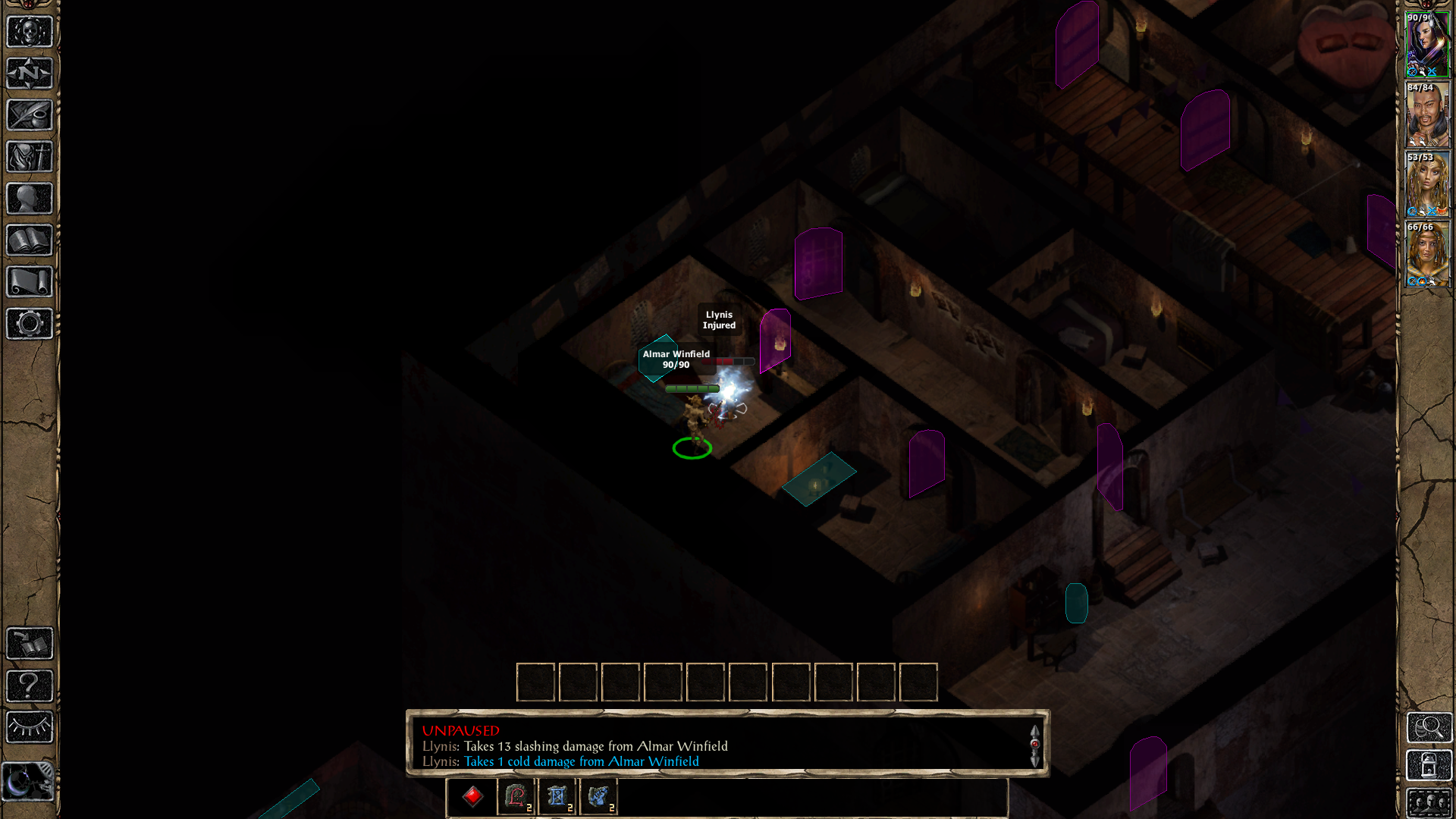Select the bald man portrait with 84/84 HP
This screenshot has width=1456, height=819.
(x=1427, y=115)
